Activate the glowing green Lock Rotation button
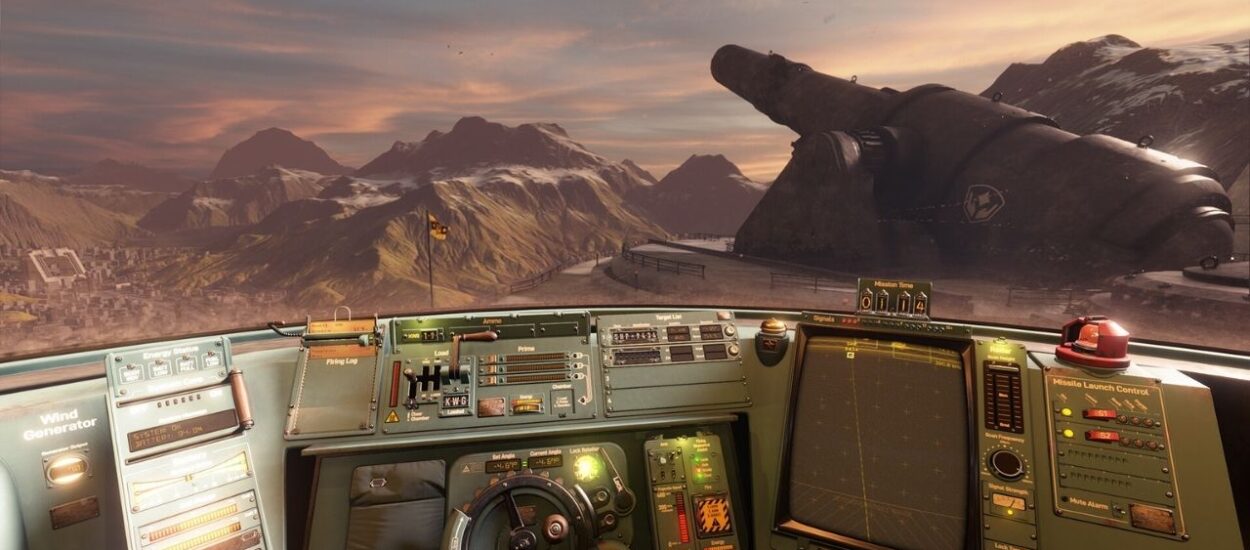This screenshot has height=550, width=1250. pos(586,467)
